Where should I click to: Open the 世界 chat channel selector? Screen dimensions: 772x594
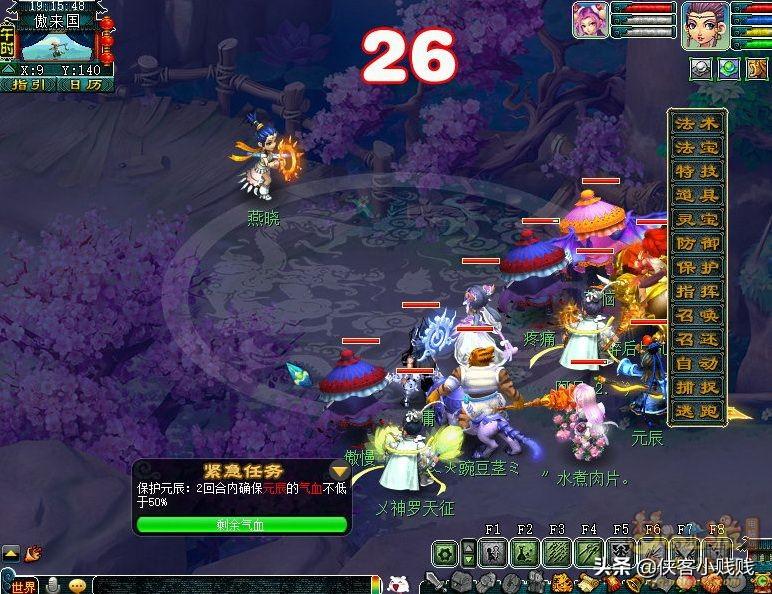22,585
